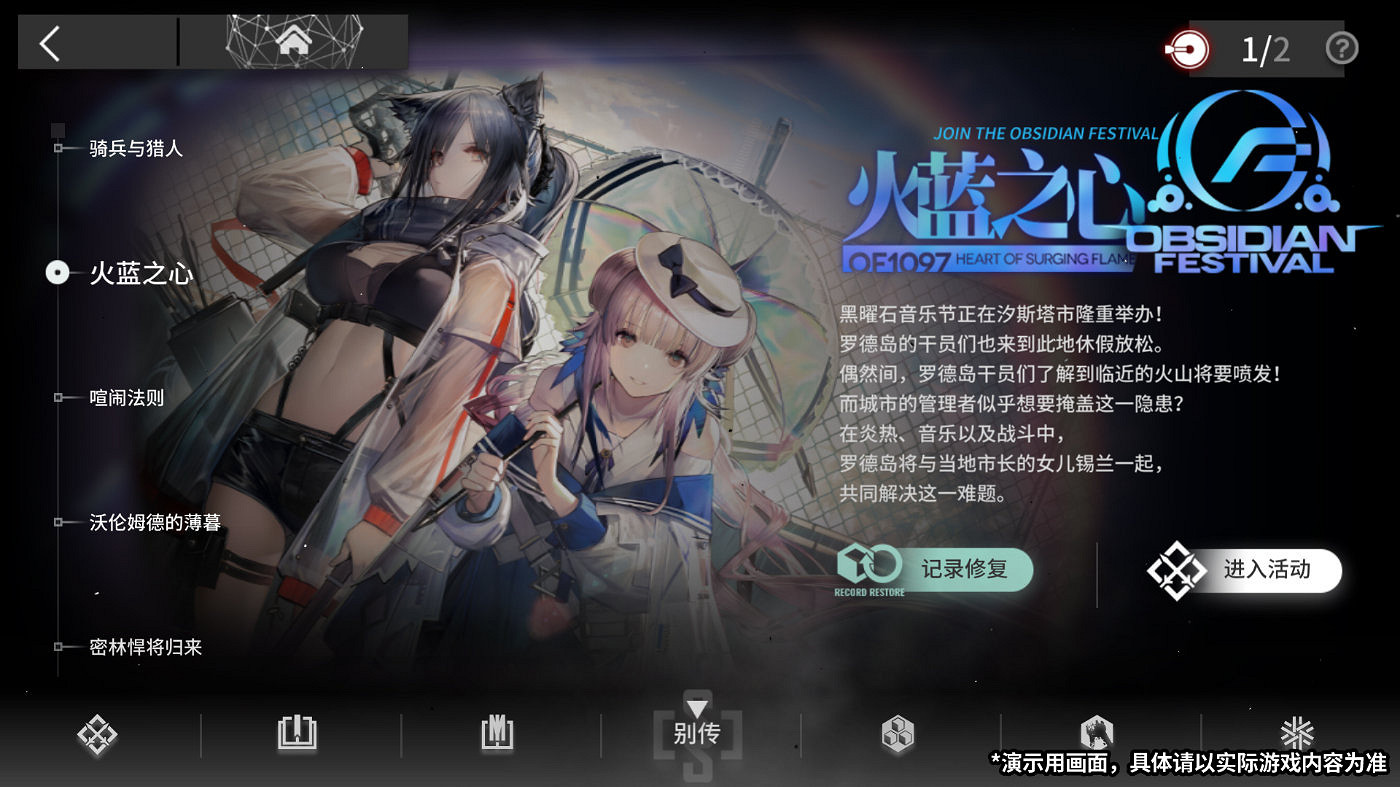Open the first book-shaped icon in bottom bar

[x=295, y=733]
